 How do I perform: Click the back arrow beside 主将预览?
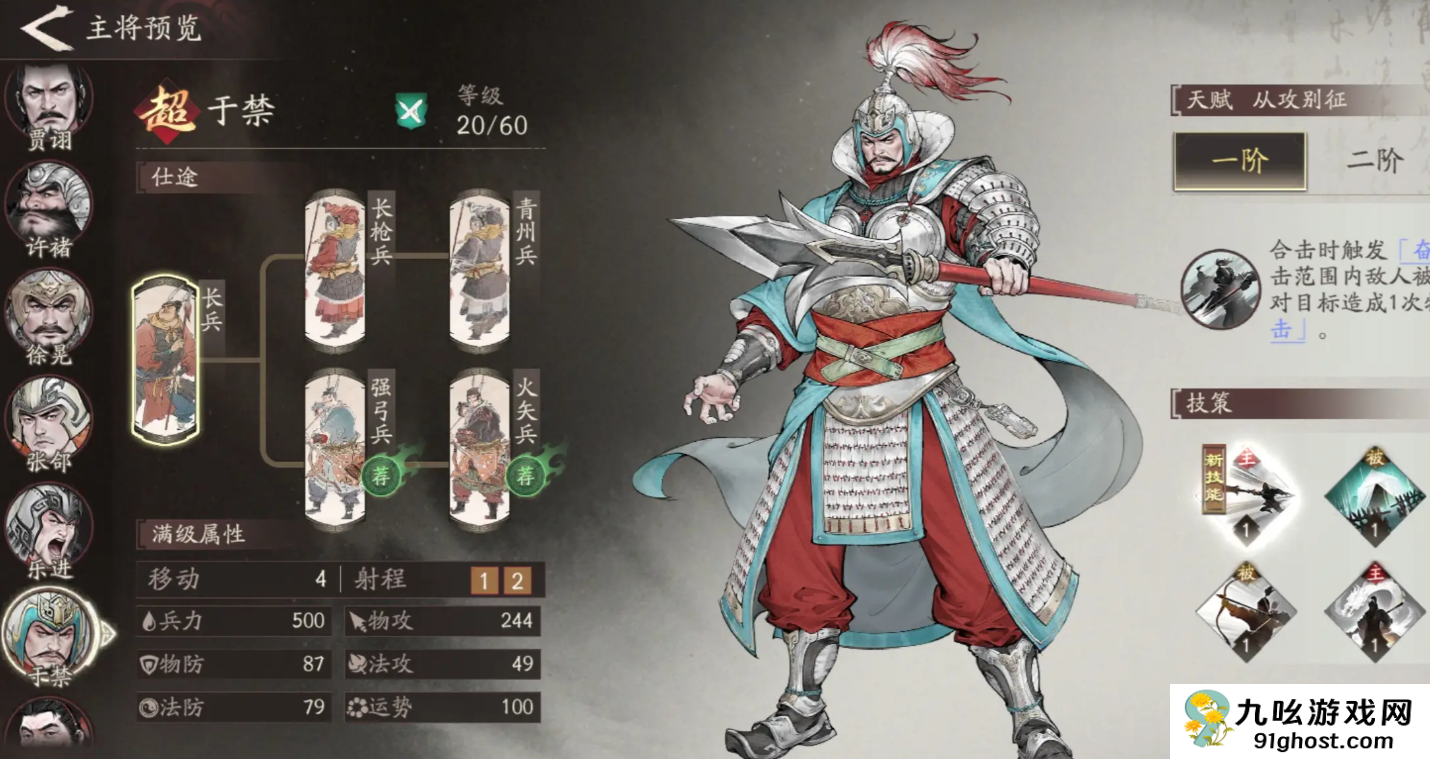pos(47,29)
